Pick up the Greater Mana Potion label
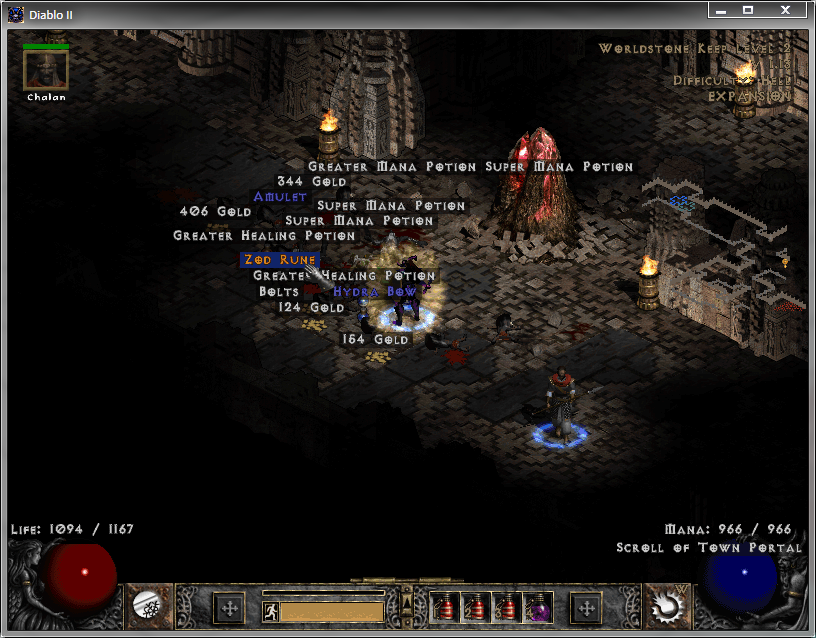816x638 pixels. [x=392, y=166]
